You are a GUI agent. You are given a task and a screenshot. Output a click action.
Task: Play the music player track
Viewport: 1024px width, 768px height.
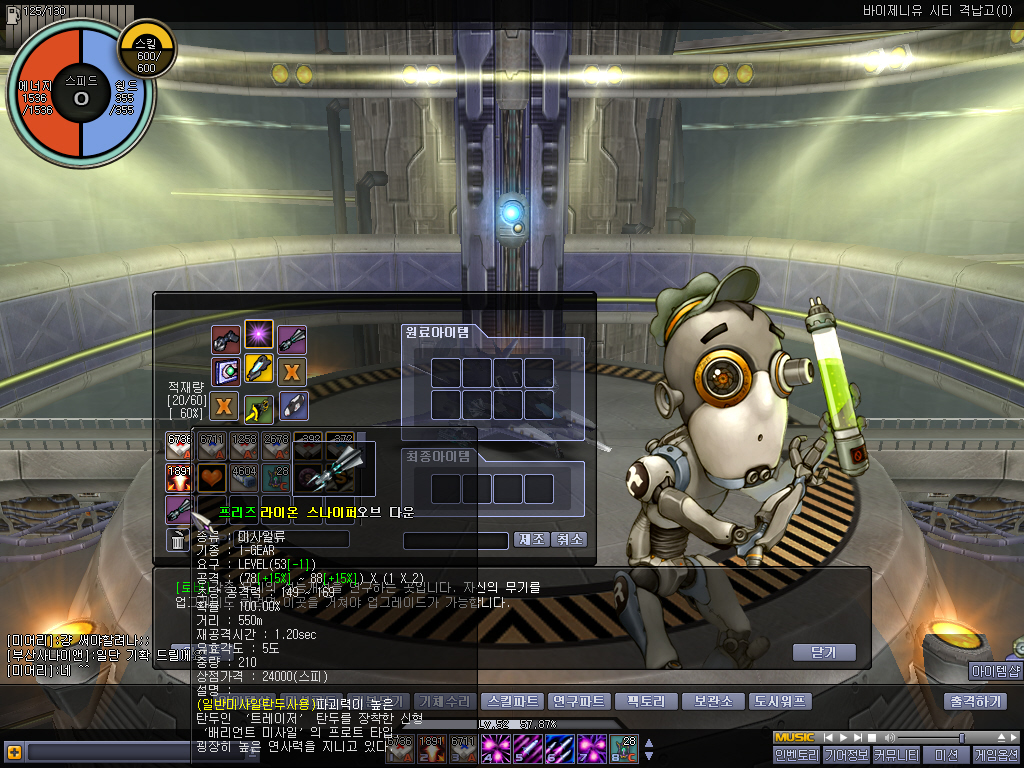(x=842, y=738)
